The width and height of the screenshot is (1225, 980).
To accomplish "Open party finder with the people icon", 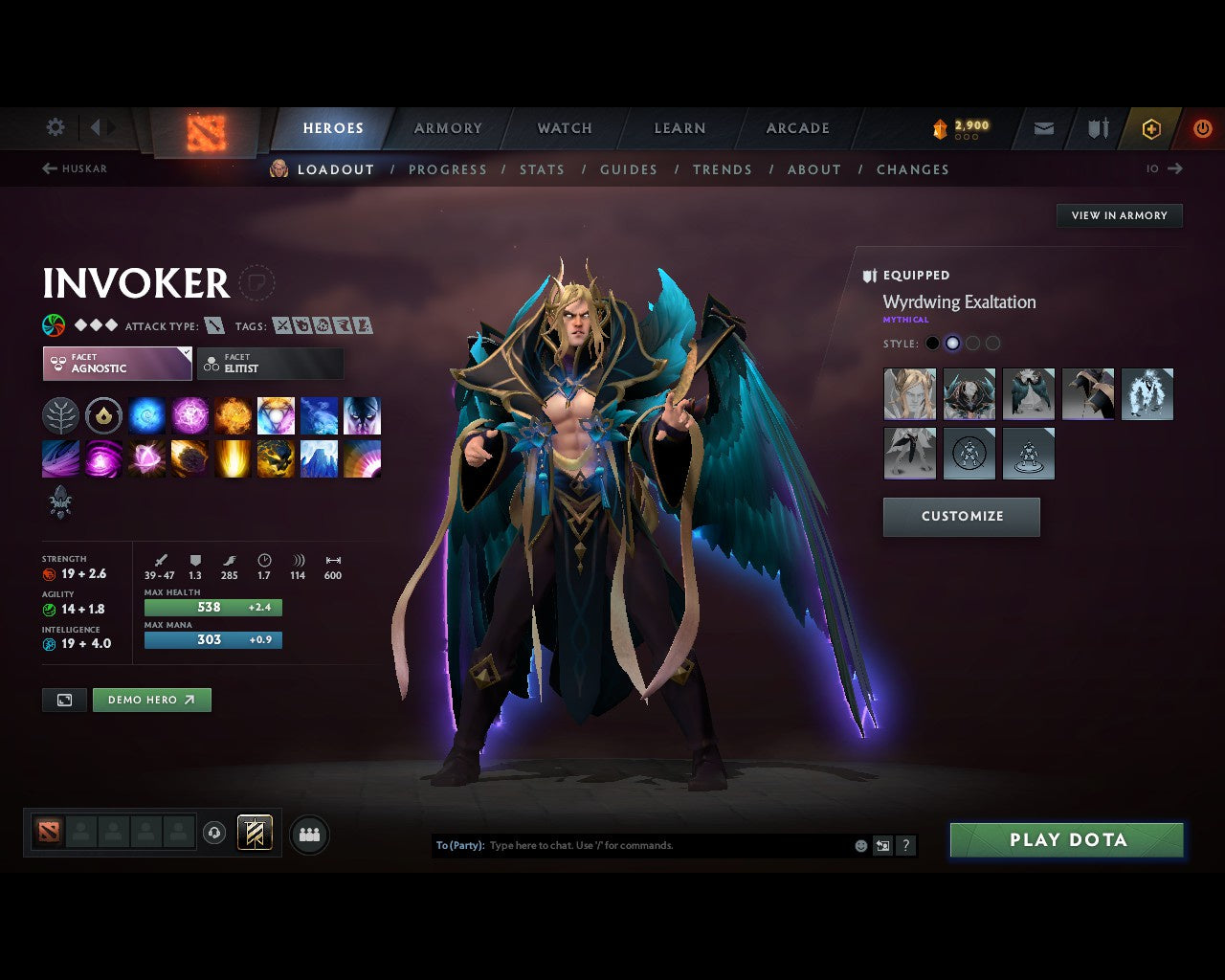I will (x=308, y=834).
